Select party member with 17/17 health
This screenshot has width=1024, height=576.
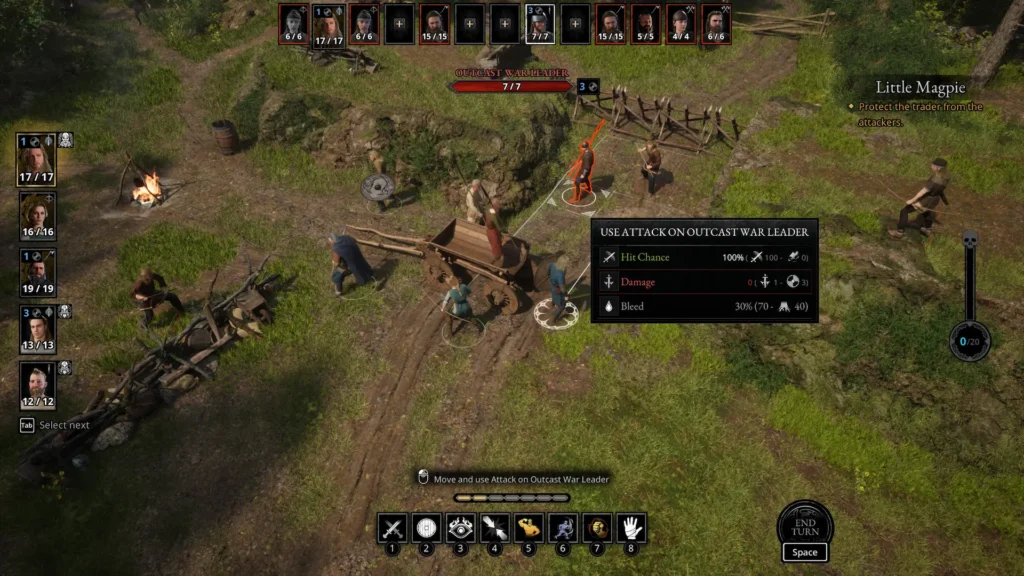37,160
